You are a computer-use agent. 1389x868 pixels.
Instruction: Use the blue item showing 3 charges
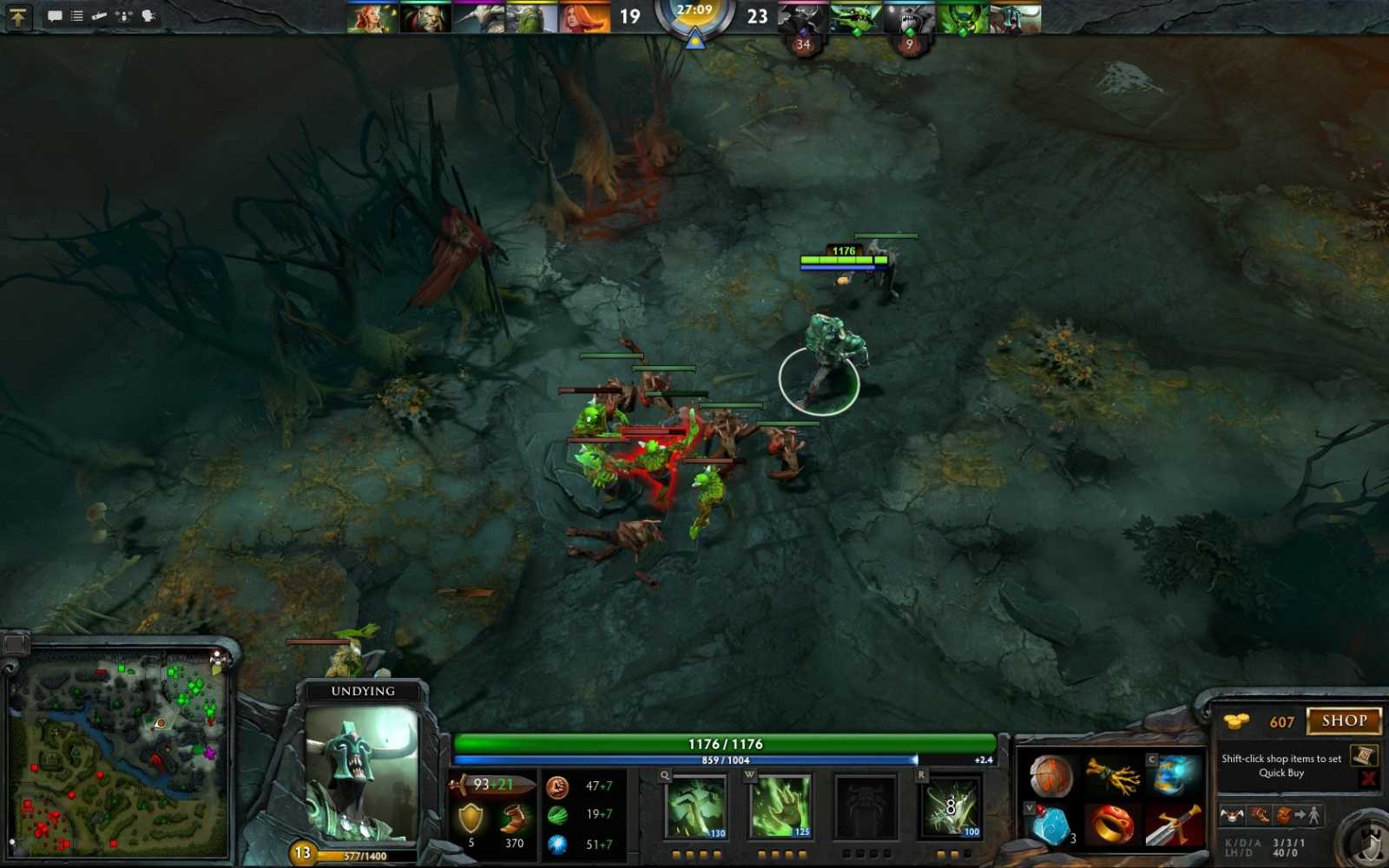coord(1051,825)
